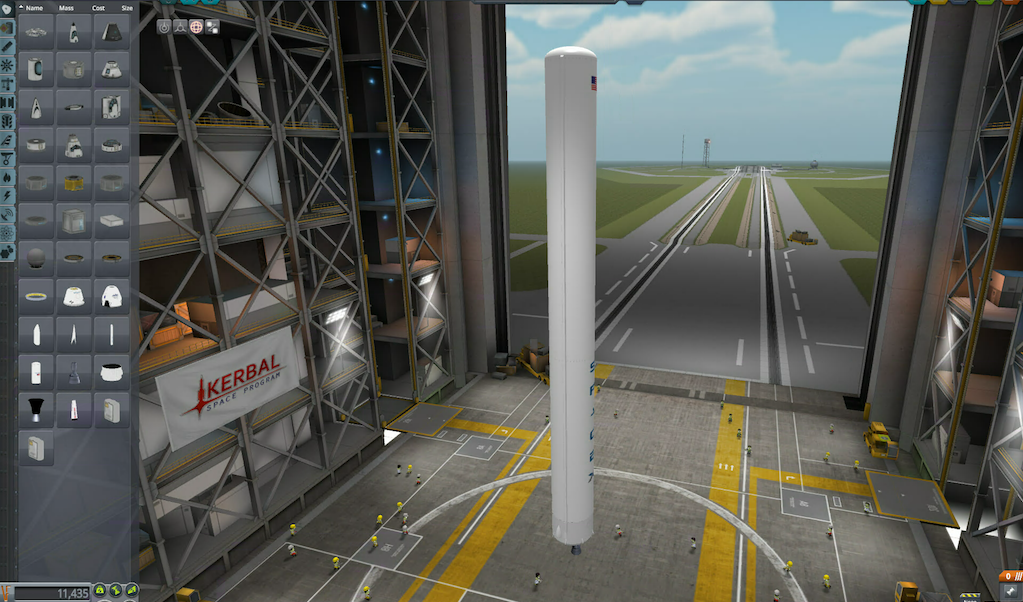Sort parts by Size

coord(126,7)
